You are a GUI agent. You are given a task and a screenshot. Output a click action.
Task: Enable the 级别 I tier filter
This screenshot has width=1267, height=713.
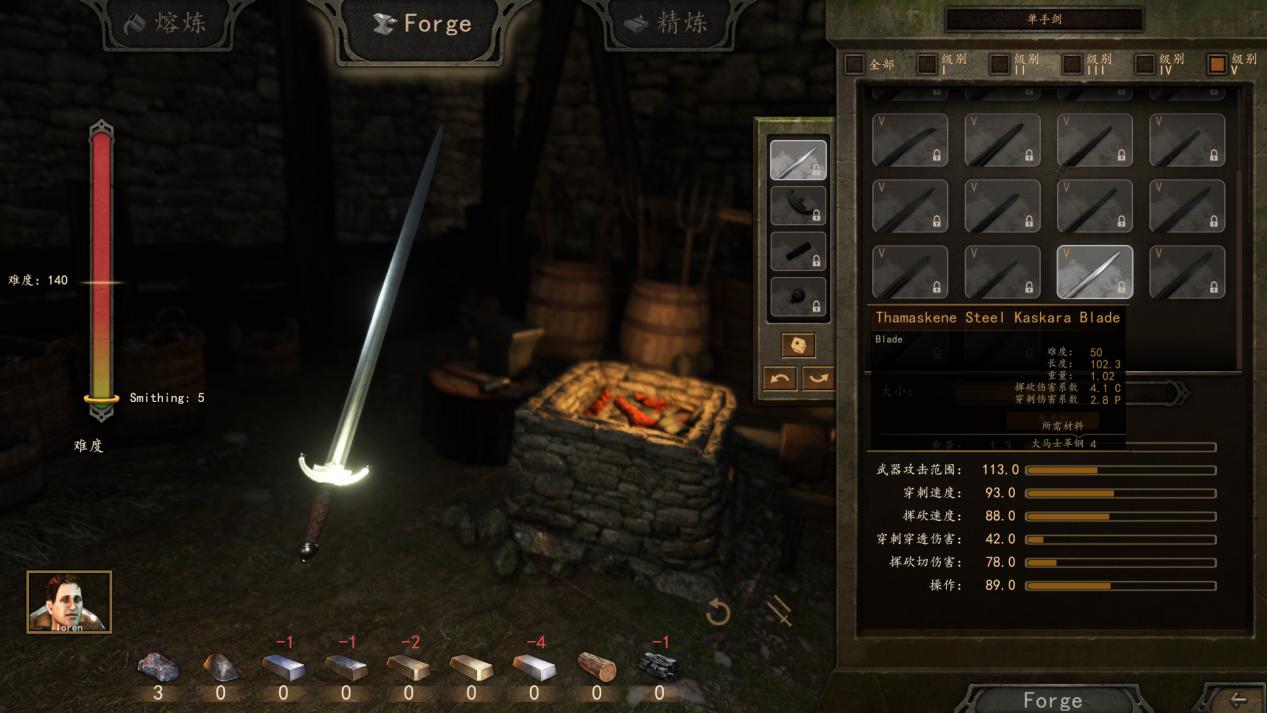tap(927, 64)
